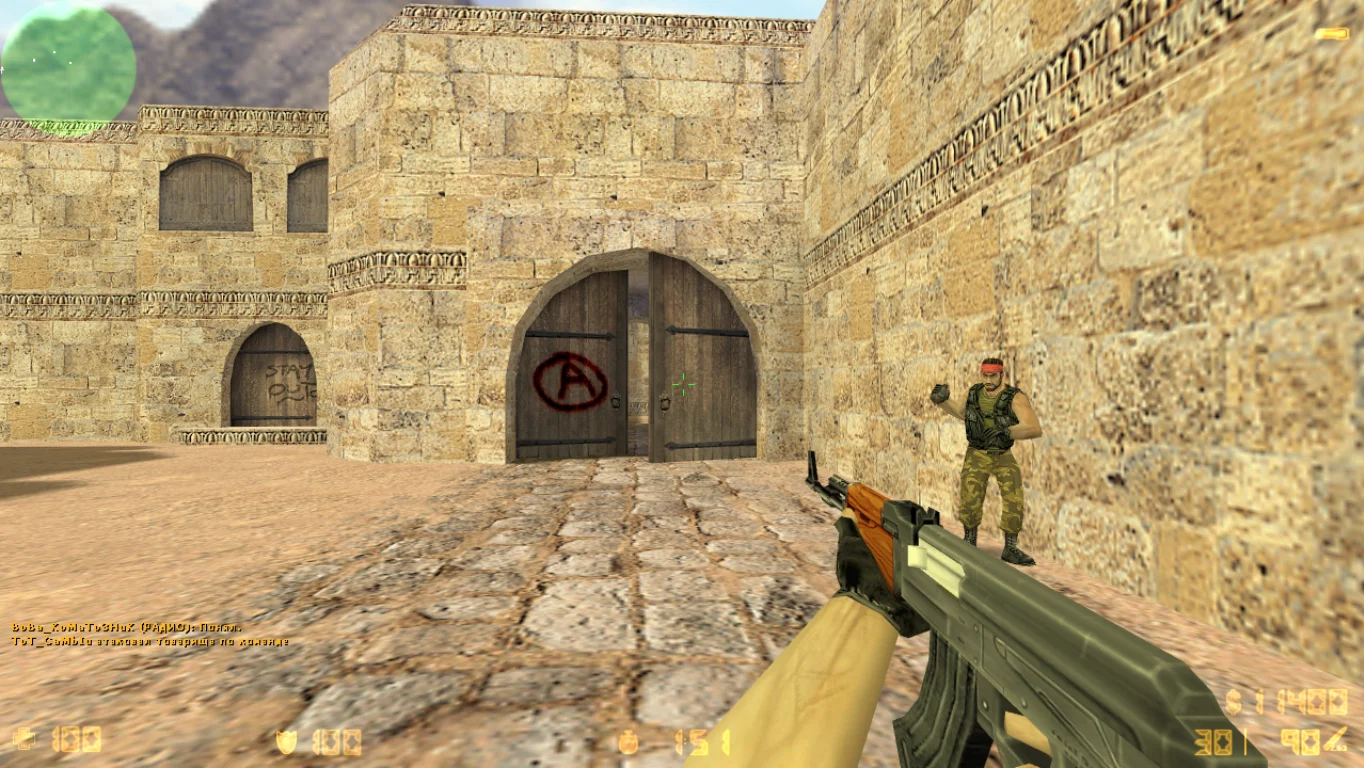Image resolution: width=1364 pixels, height=768 pixels.
Task: Click the green circular radar
Action: pos(68,66)
